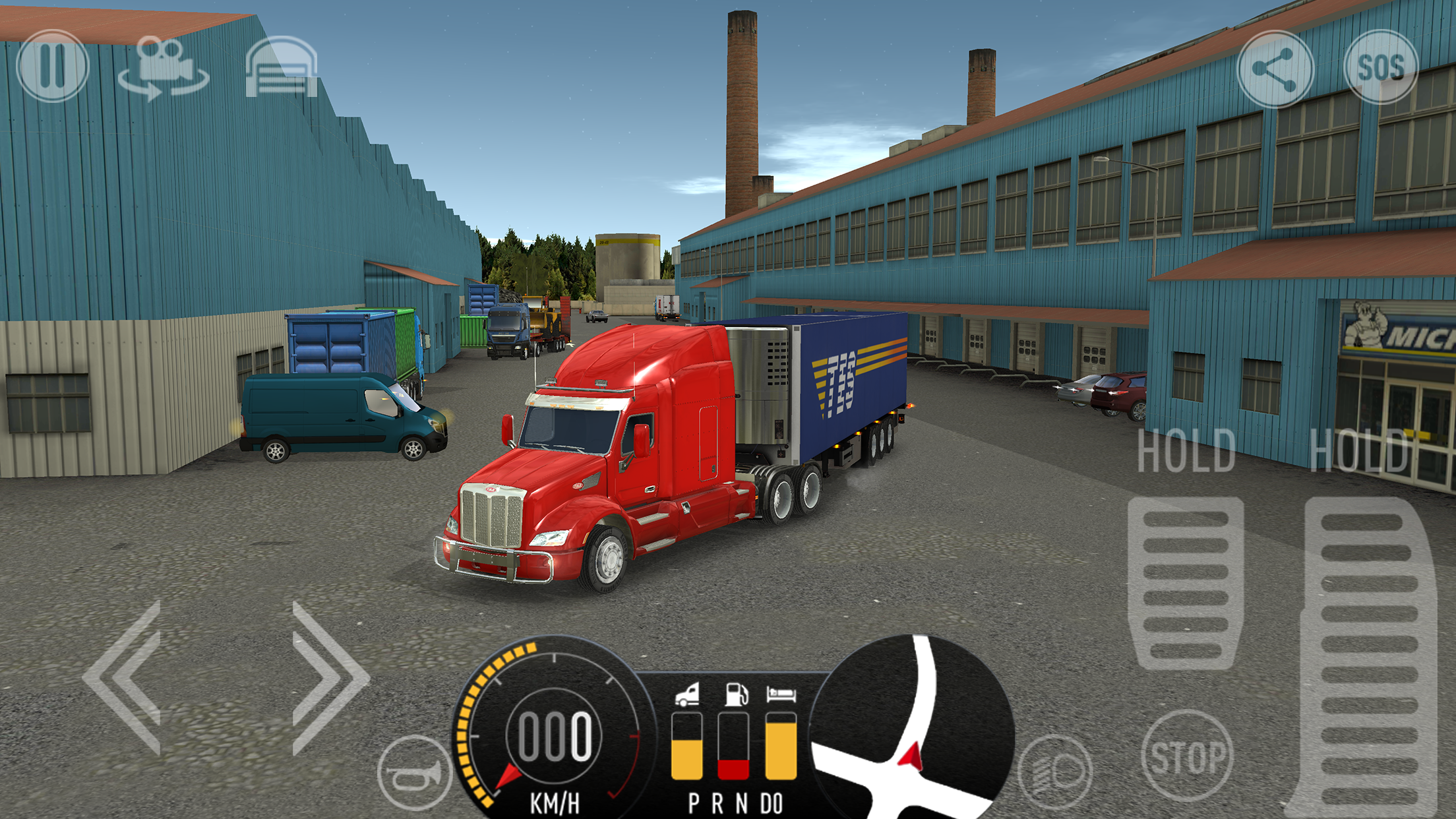Image resolution: width=1456 pixels, height=819 pixels.
Task: Hit the STOP engine button
Action: tap(1187, 756)
